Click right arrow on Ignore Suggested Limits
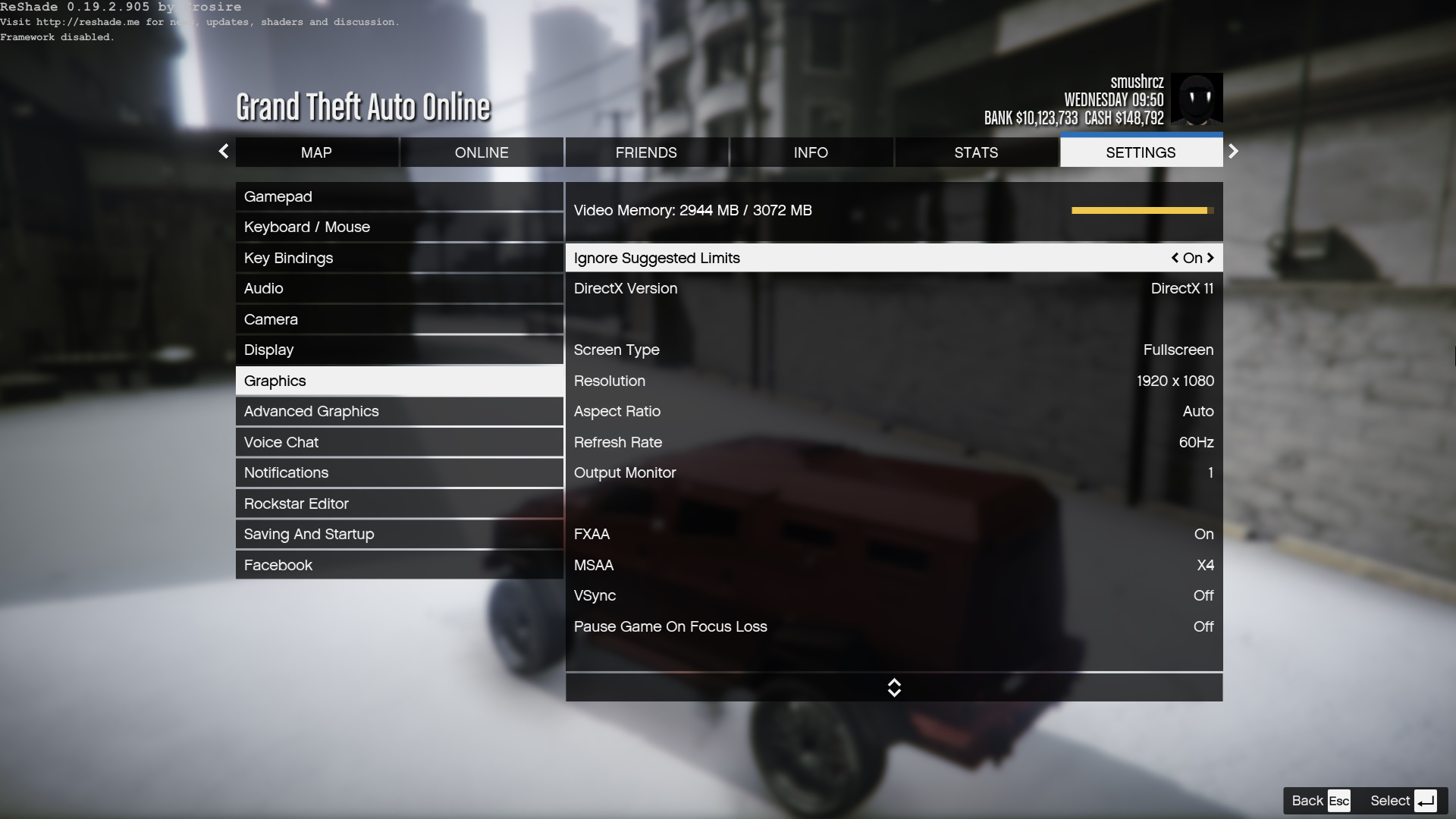The height and width of the screenshot is (819, 1456). tap(1210, 258)
